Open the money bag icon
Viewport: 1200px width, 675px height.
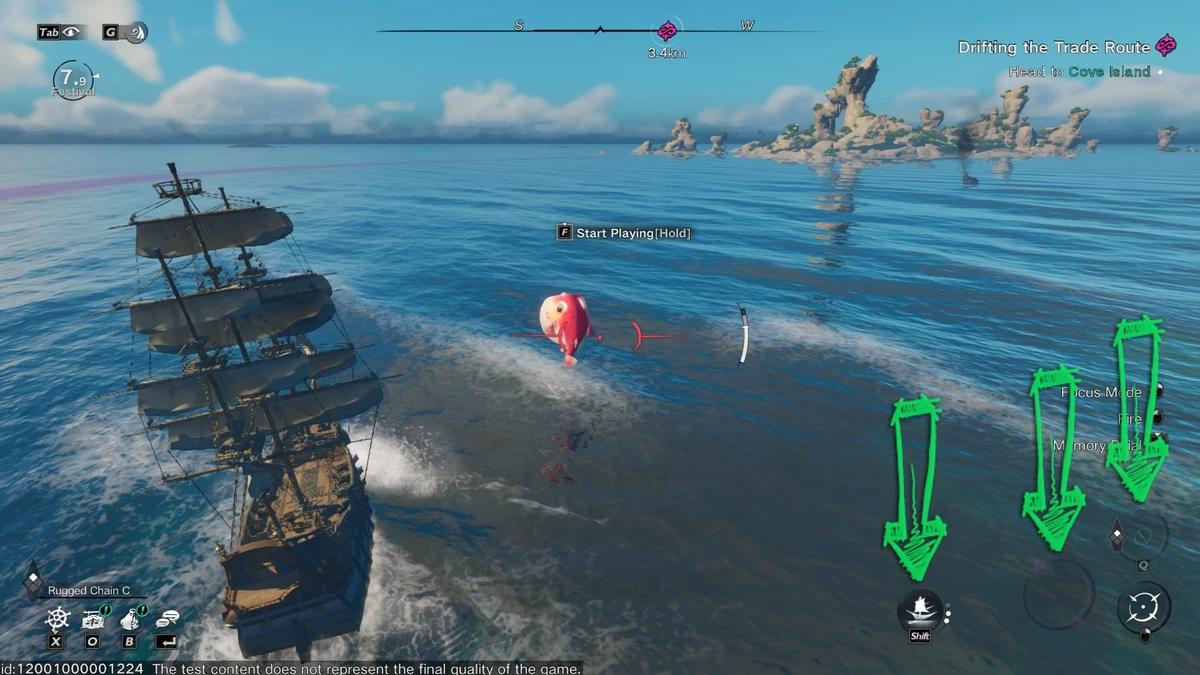[130, 618]
